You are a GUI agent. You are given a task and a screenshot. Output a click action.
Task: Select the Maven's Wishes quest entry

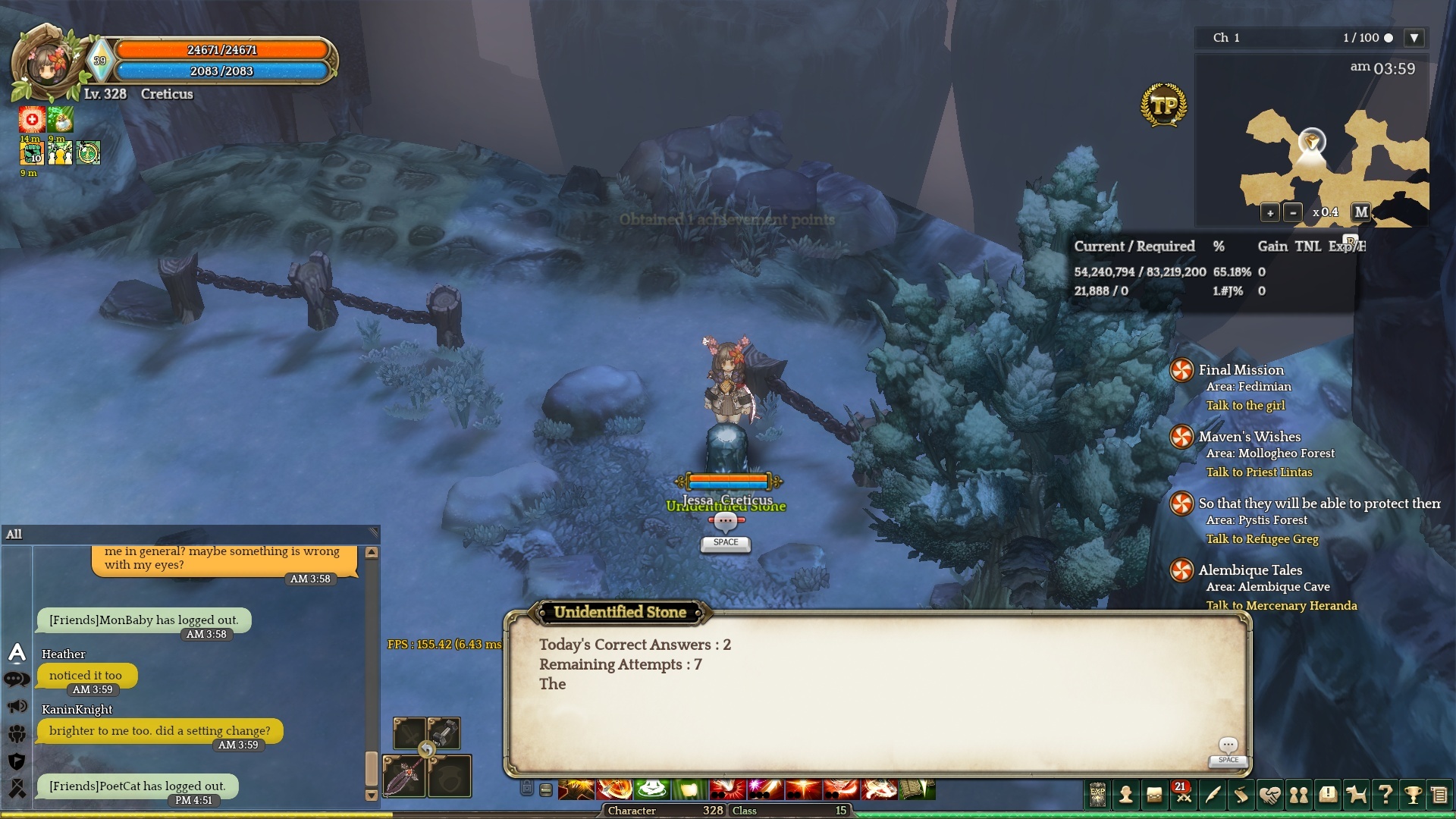point(1249,437)
